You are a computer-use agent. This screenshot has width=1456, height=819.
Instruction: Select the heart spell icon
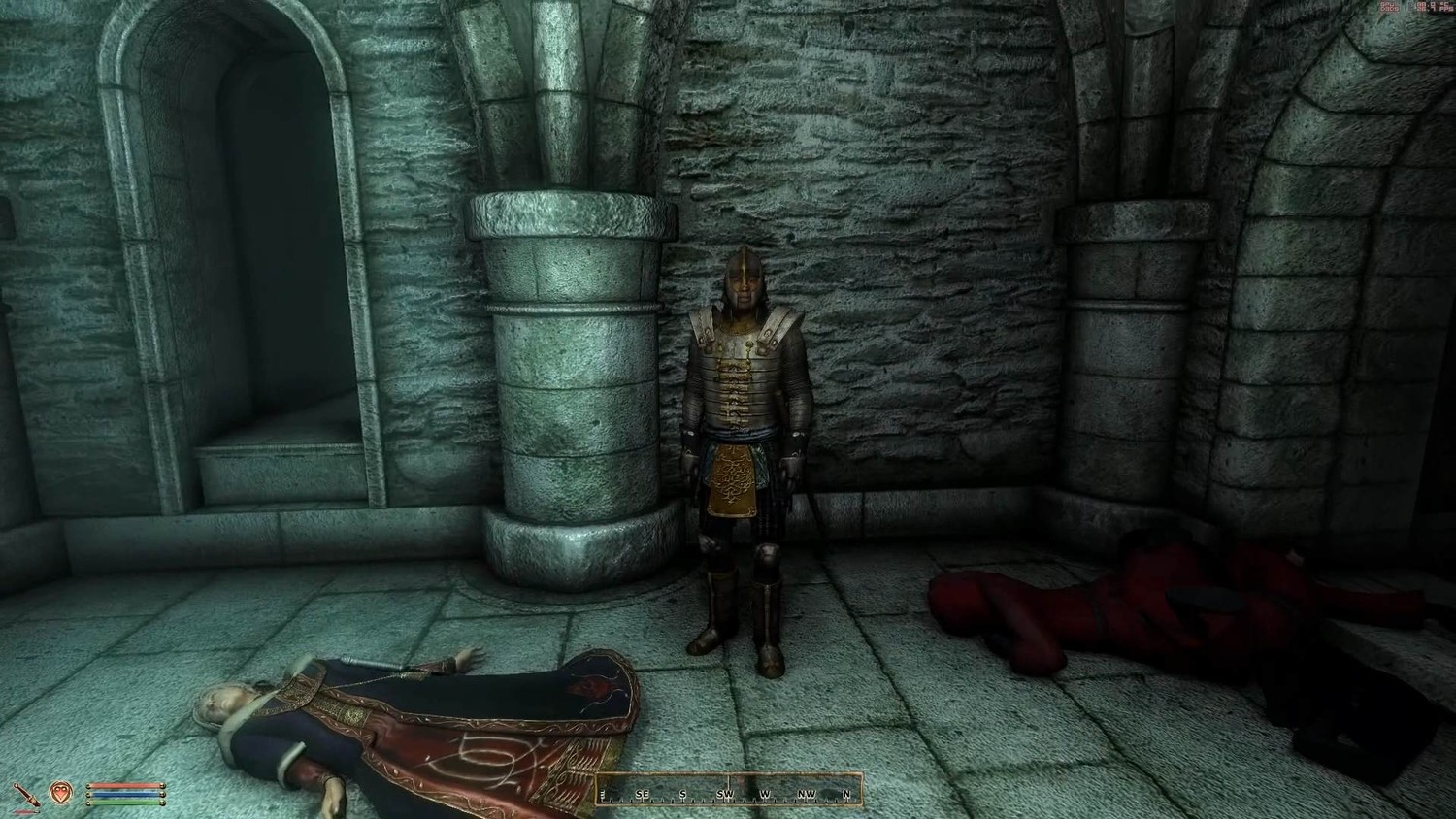[61, 794]
